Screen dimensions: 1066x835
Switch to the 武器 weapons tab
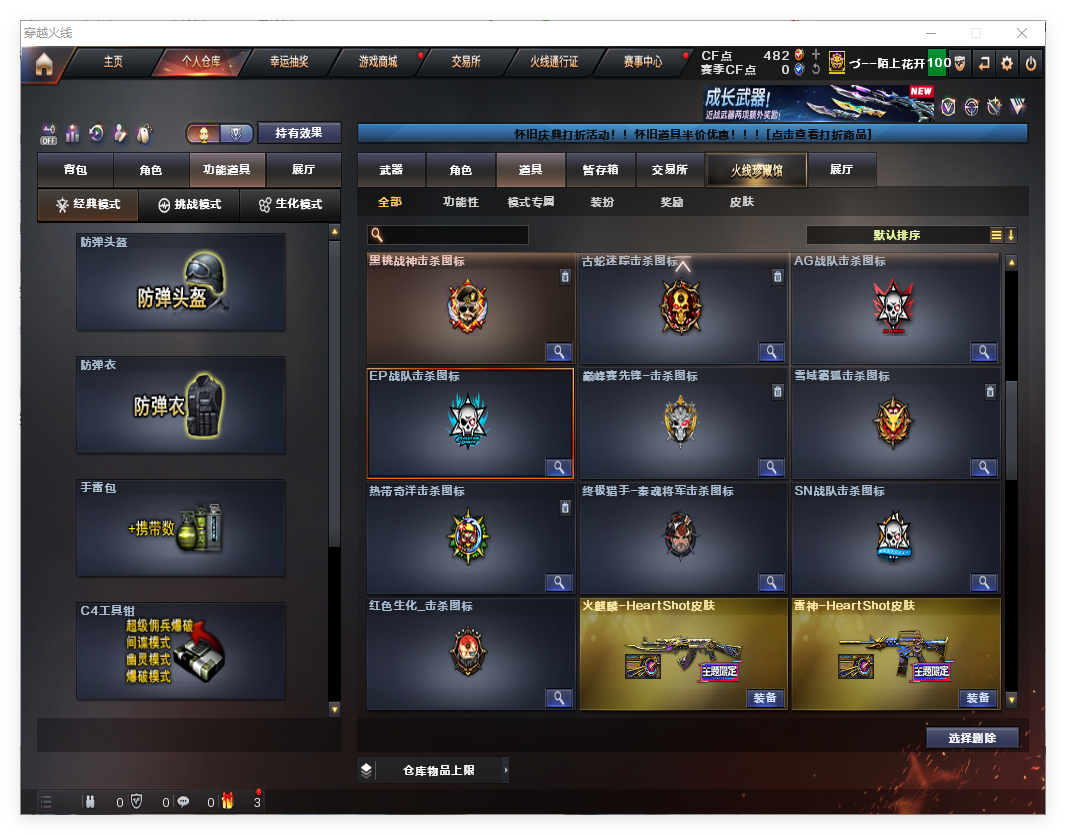391,170
